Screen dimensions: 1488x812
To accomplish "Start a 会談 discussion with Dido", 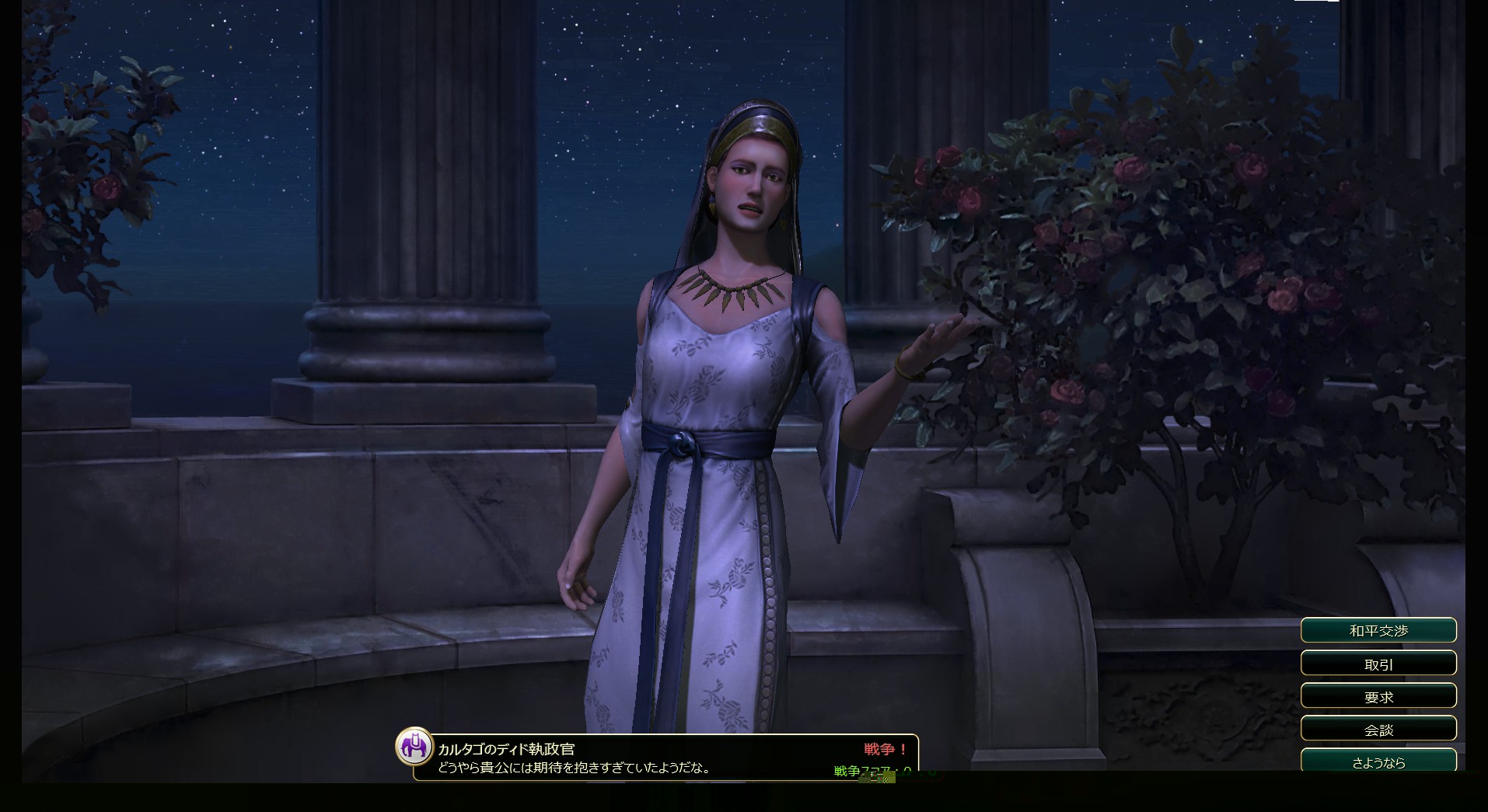I will [1378, 729].
